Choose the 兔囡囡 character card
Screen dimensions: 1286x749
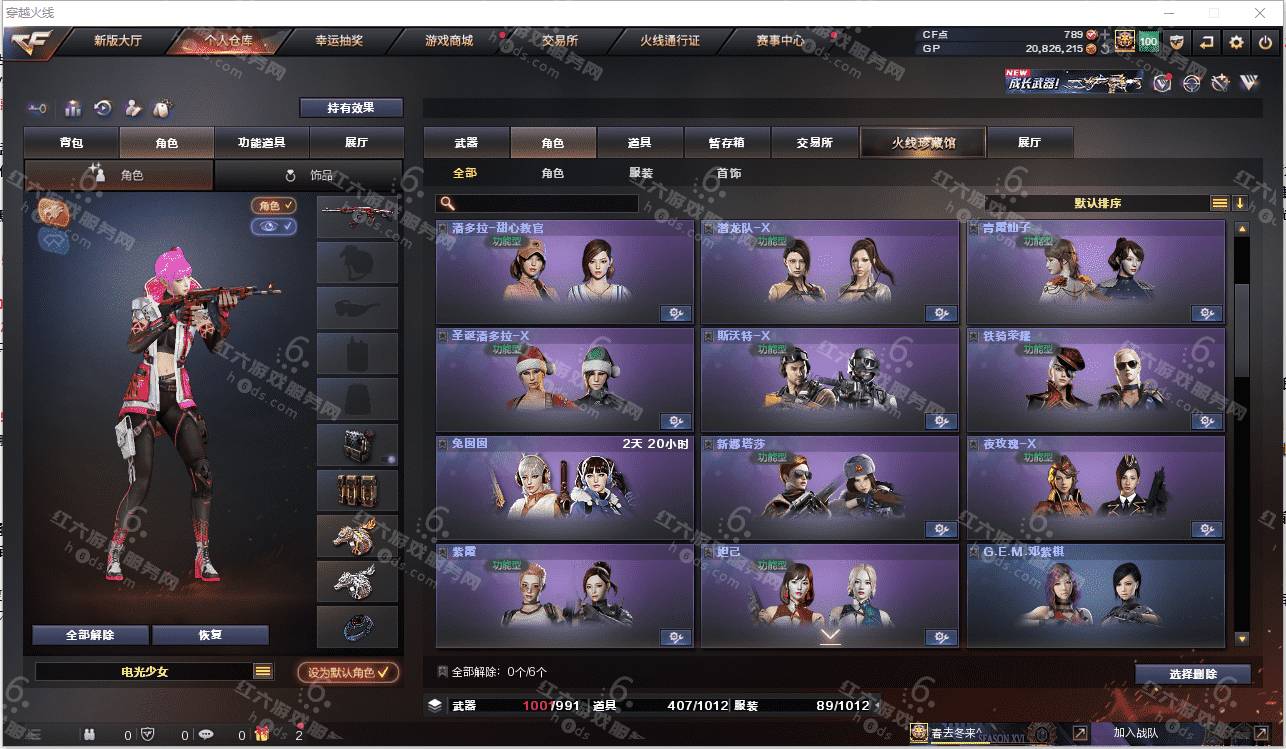tap(564, 486)
